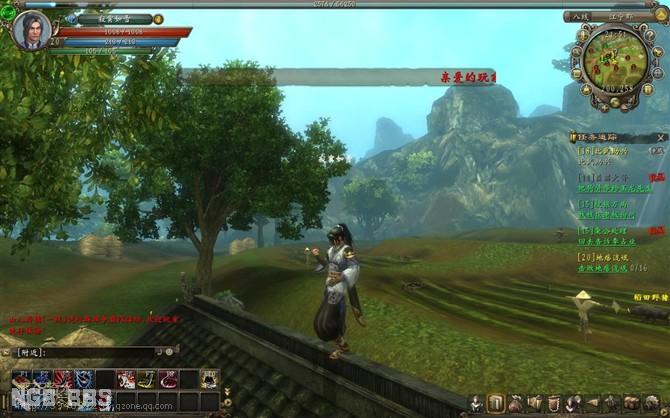Screen dimensions: 670x418
Task: Use the red swirl skill in hotbar
Action: click(63, 378)
